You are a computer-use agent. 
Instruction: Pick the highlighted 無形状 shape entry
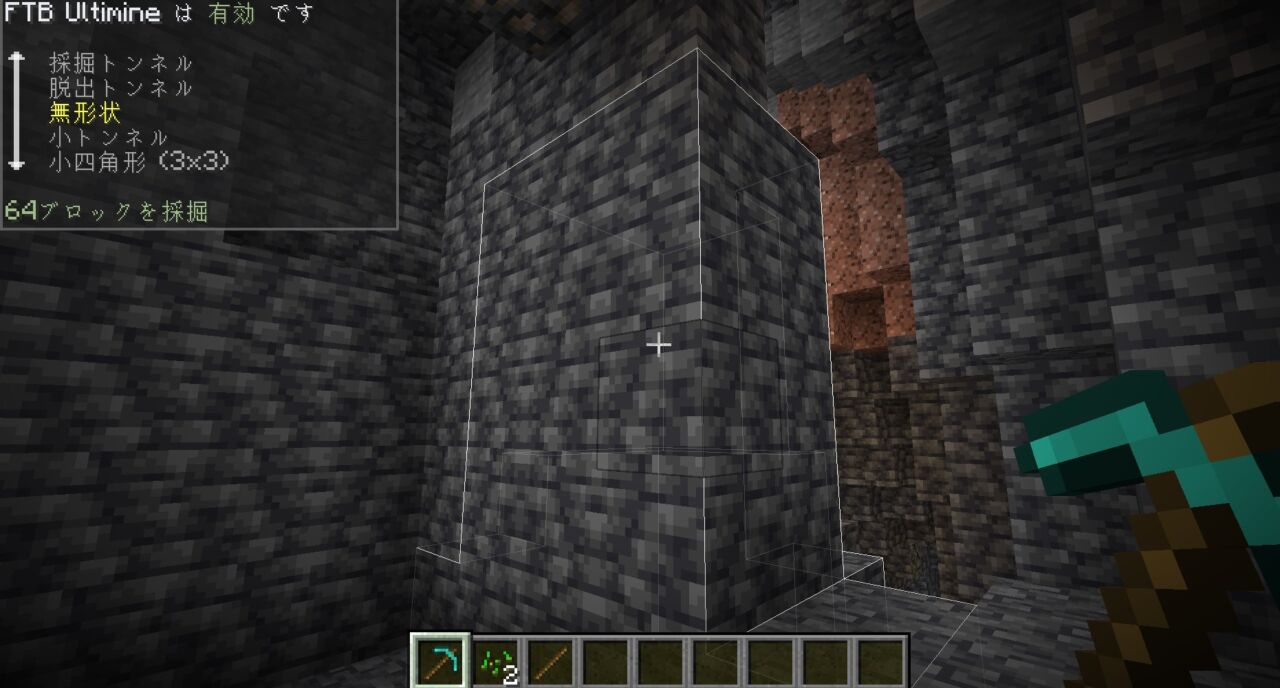[x=85, y=113]
